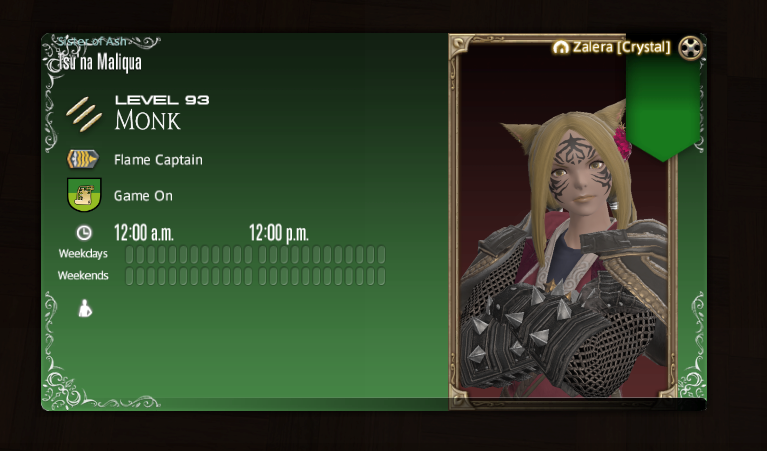
Task: Click the character name Isu na Maliqua
Action: (x=95, y=63)
